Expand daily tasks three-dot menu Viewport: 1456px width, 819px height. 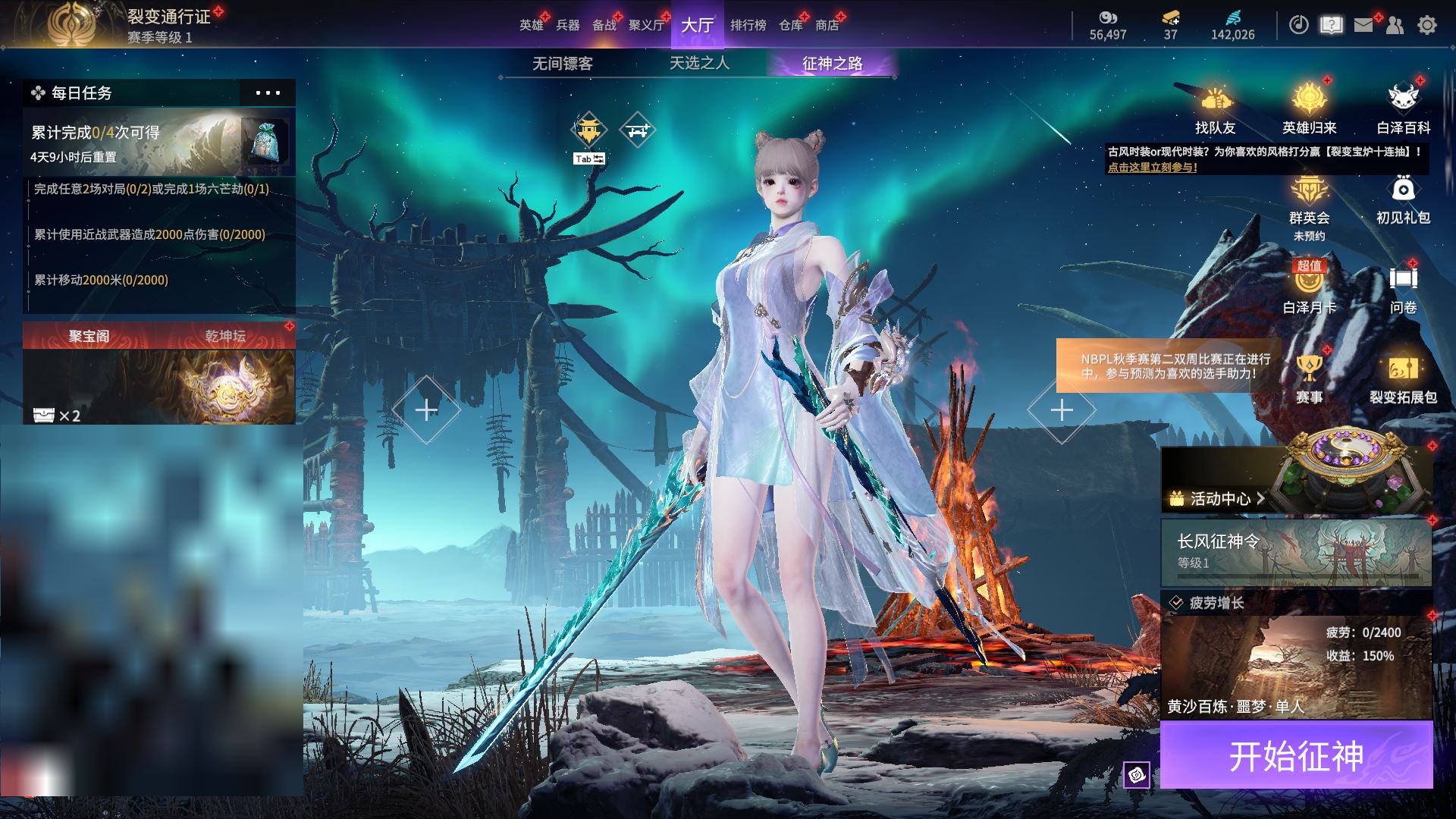tap(268, 93)
